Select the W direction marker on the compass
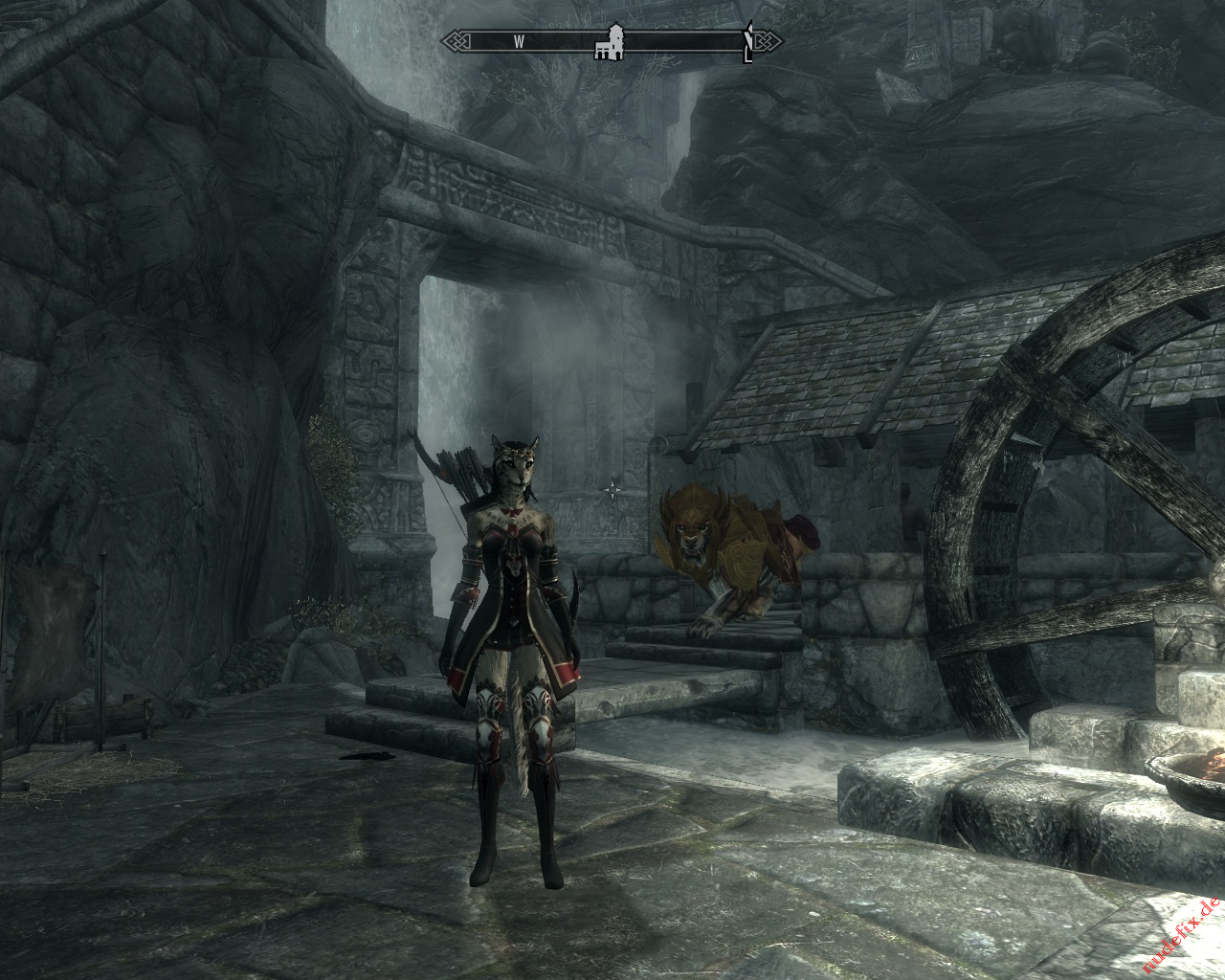Viewport: 1225px width, 980px height. (x=519, y=41)
